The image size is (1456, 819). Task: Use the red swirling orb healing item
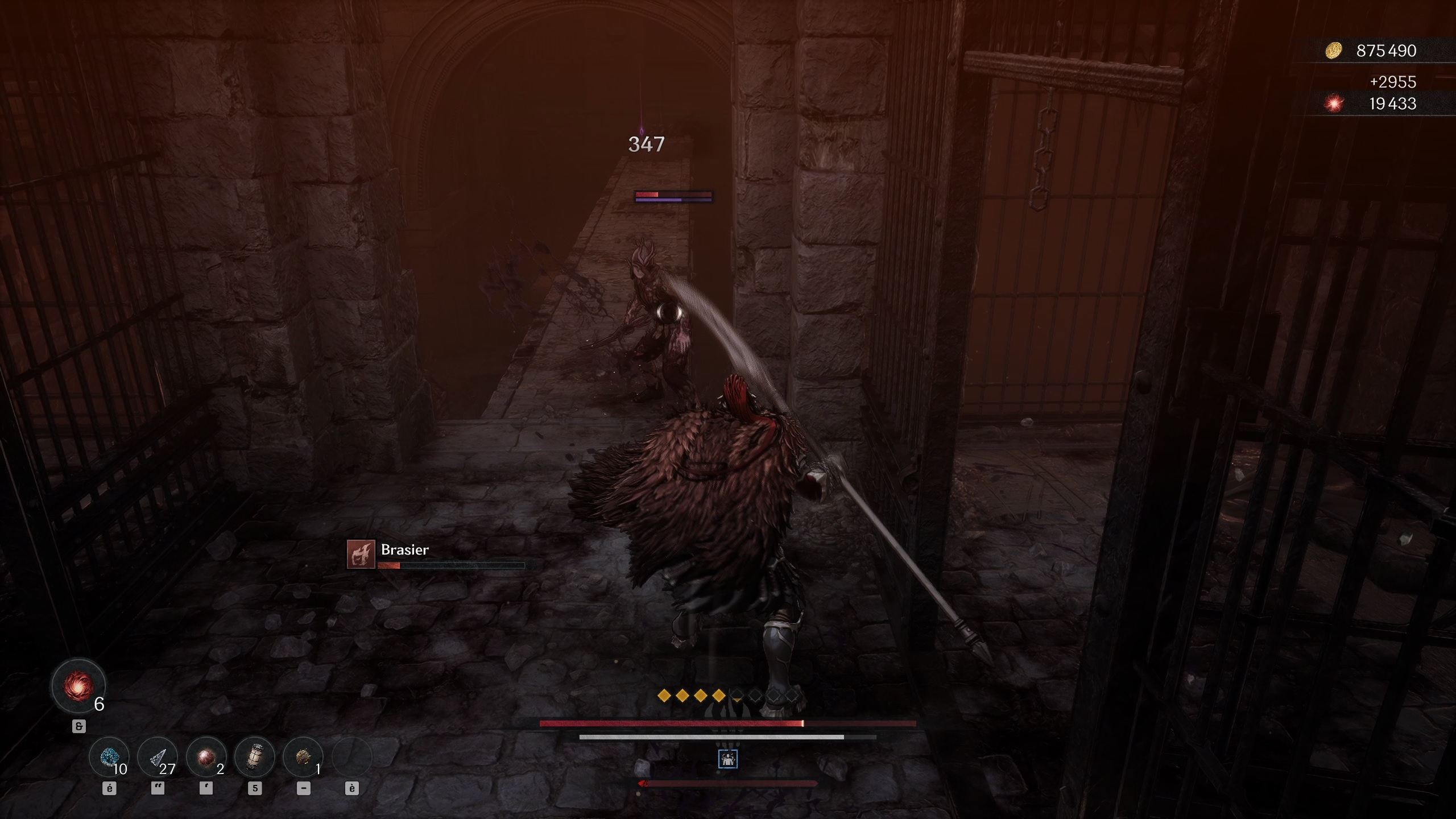78,686
